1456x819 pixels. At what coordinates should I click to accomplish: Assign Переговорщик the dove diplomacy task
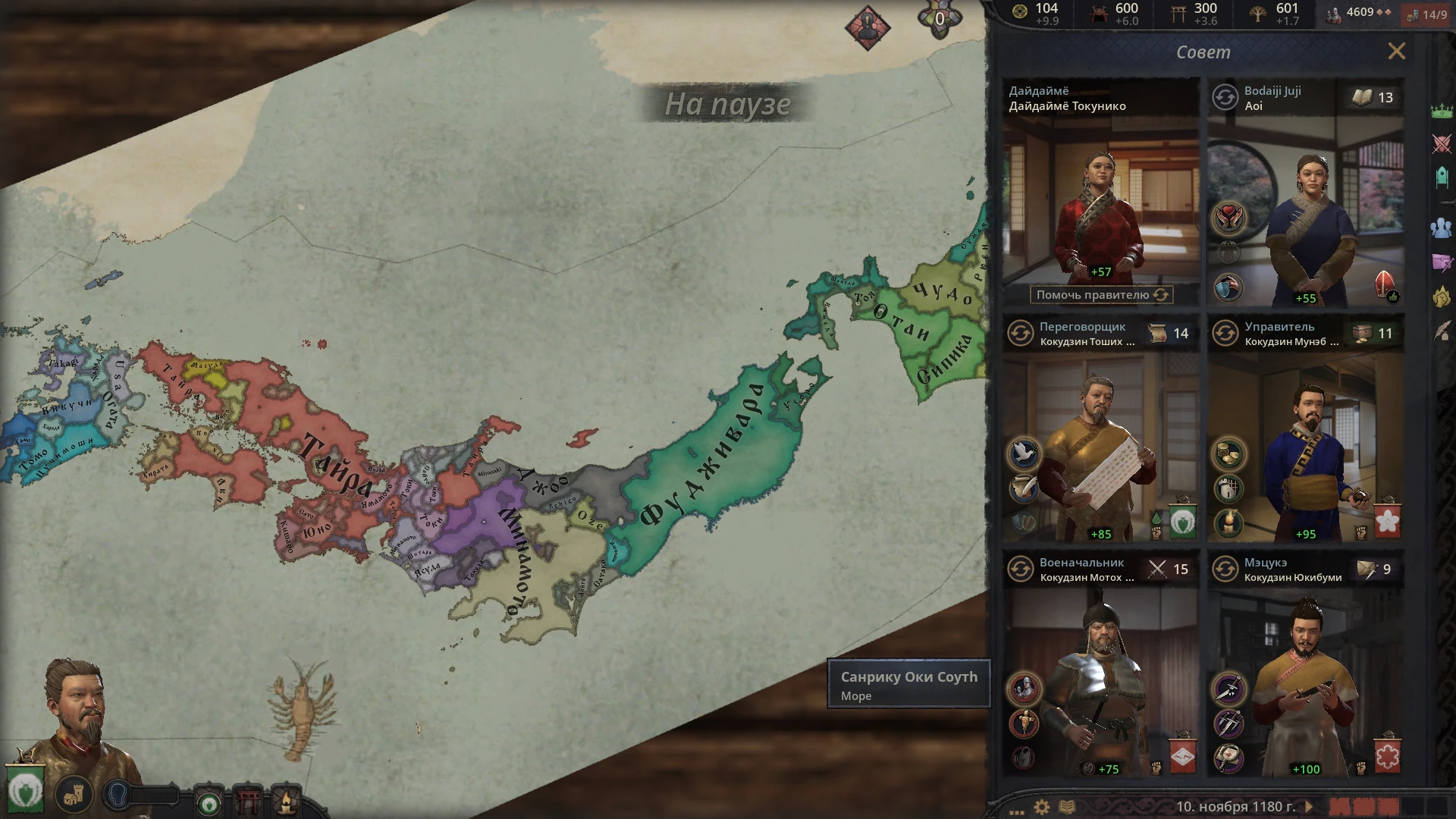[x=1024, y=452]
